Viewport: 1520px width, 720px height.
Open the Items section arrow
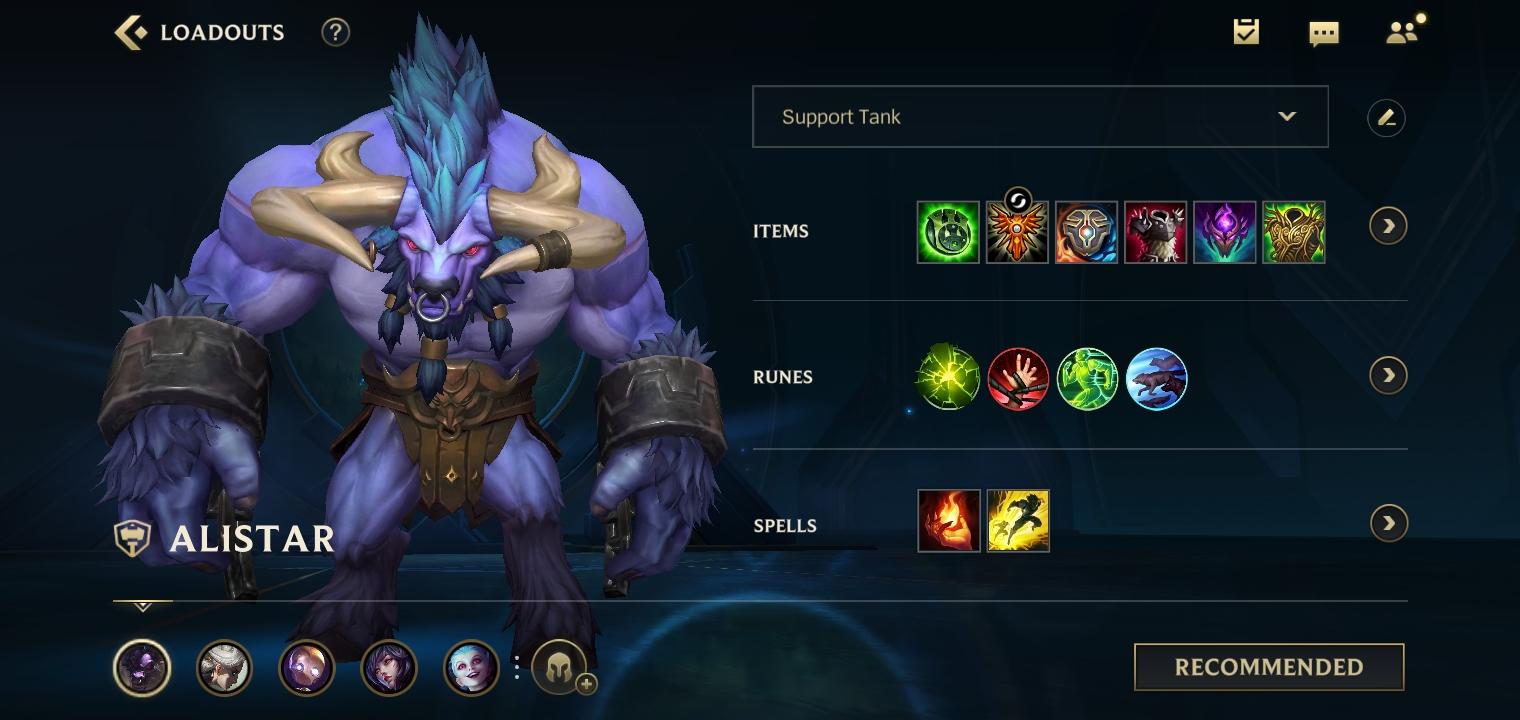click(x=1388, y=226)
